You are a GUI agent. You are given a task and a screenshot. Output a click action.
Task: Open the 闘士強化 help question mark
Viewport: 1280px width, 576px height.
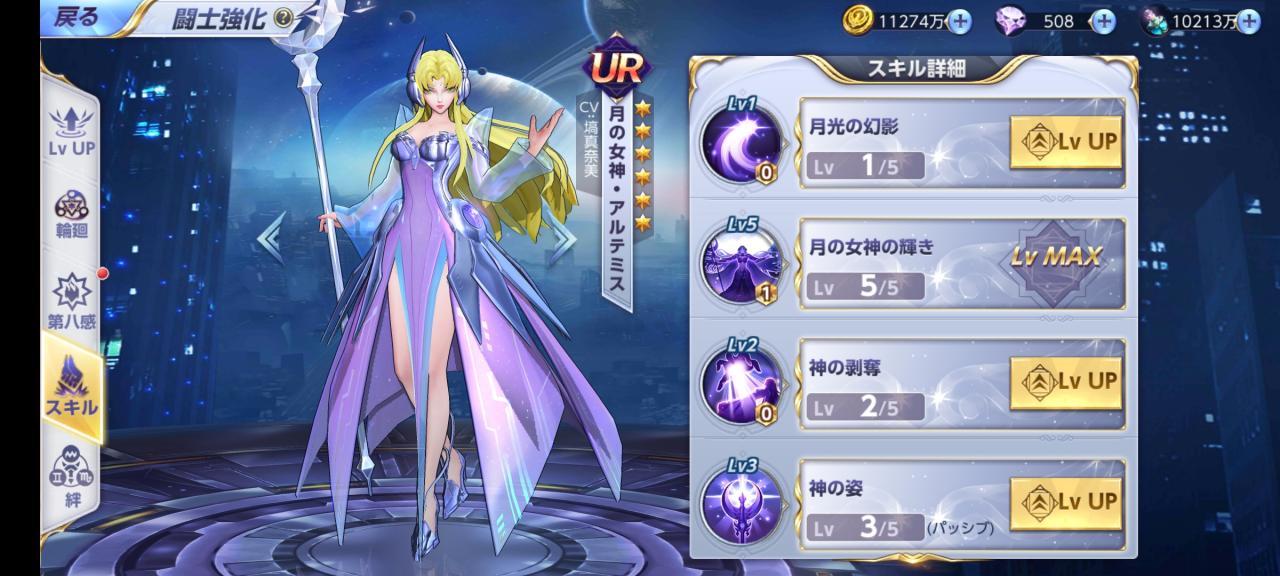283,18
